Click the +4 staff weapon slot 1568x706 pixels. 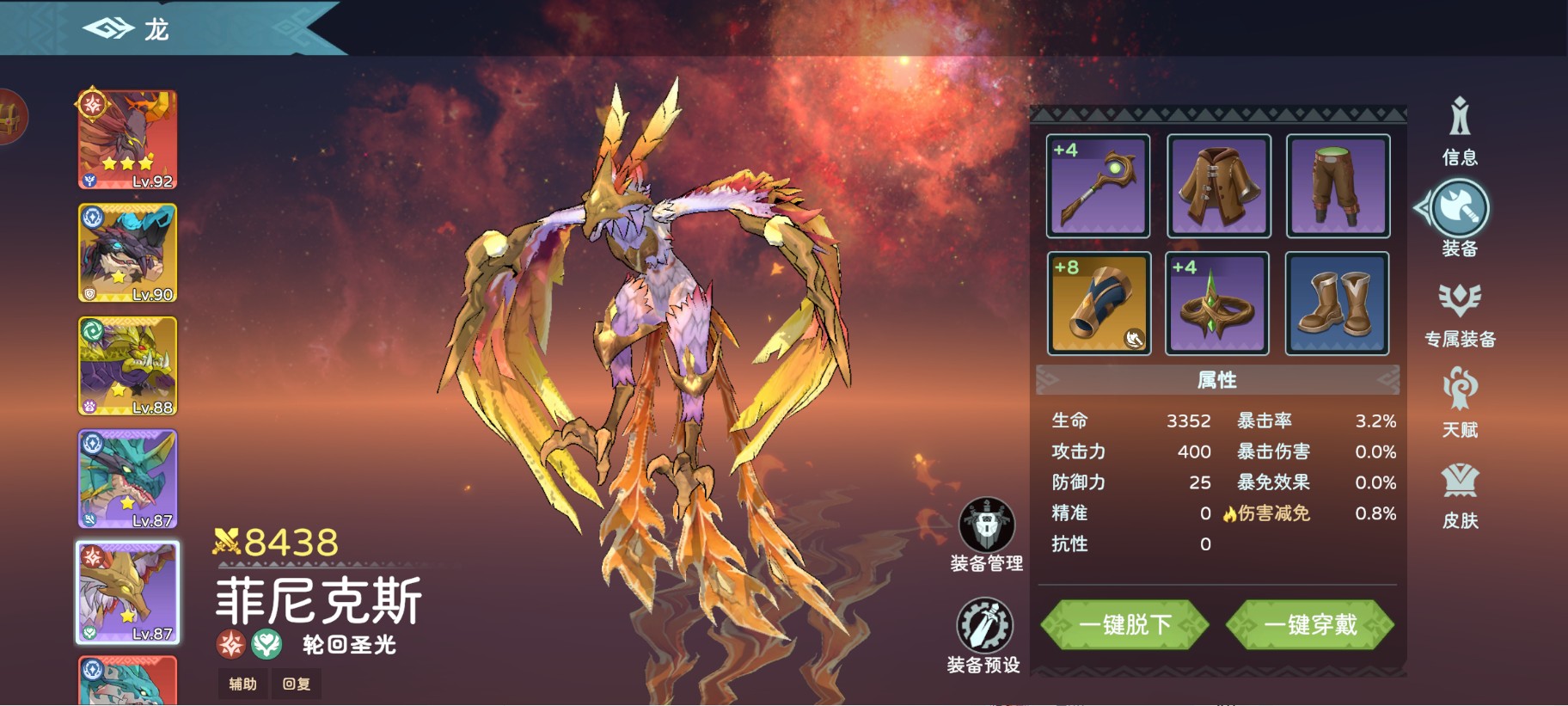coord(1098,185)
